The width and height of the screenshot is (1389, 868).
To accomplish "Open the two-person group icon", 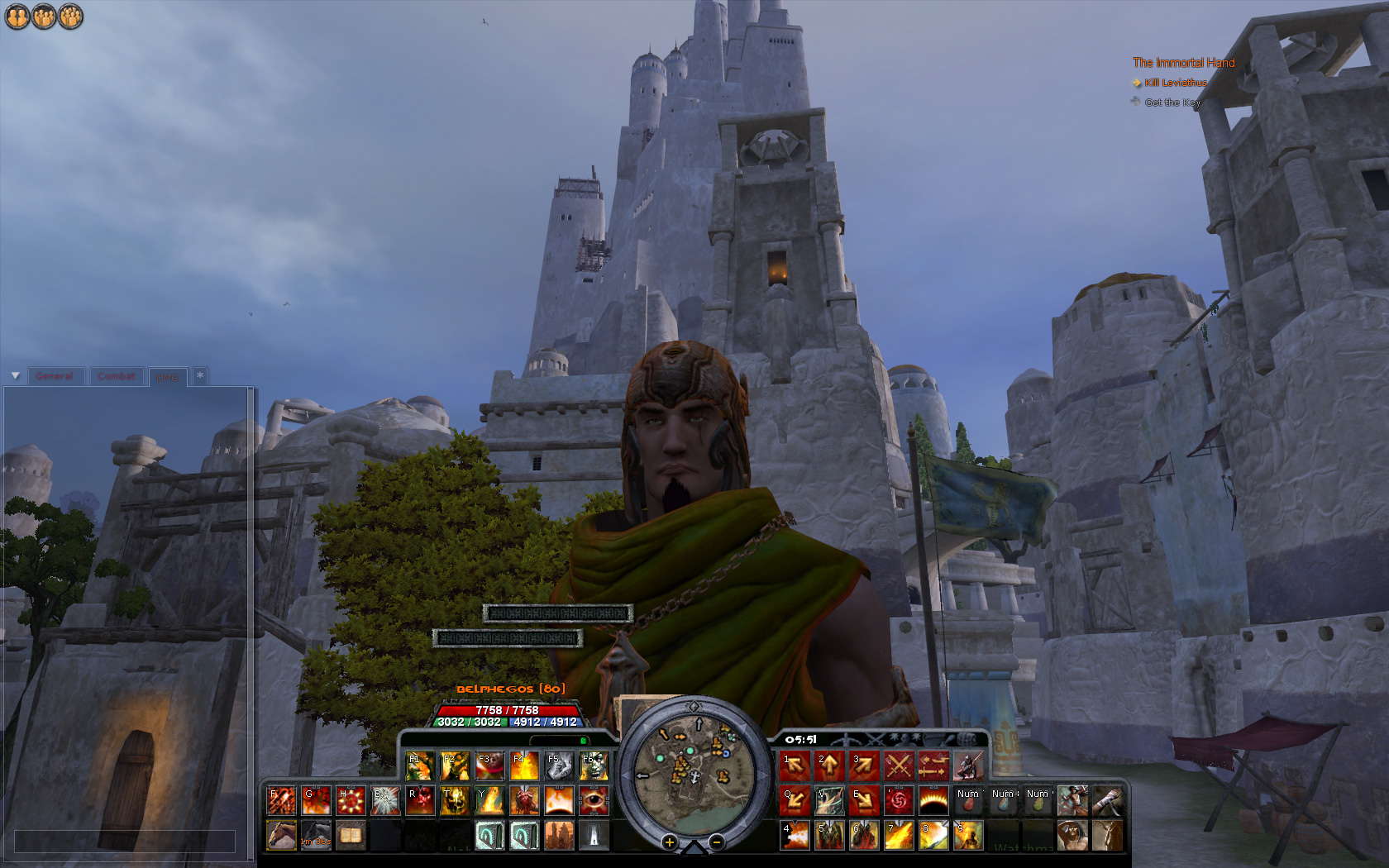I will [17, 17].
